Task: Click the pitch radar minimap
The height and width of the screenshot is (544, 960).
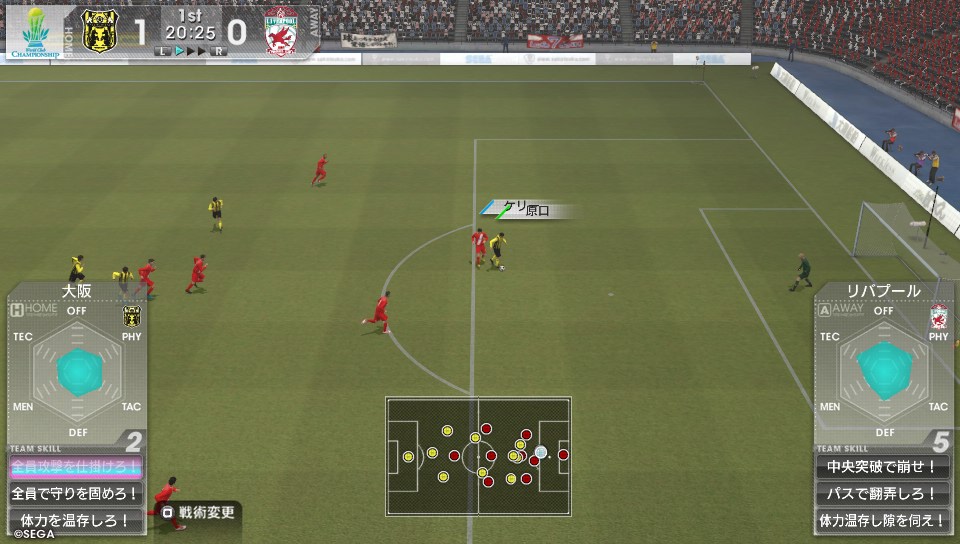Action: 478,456
